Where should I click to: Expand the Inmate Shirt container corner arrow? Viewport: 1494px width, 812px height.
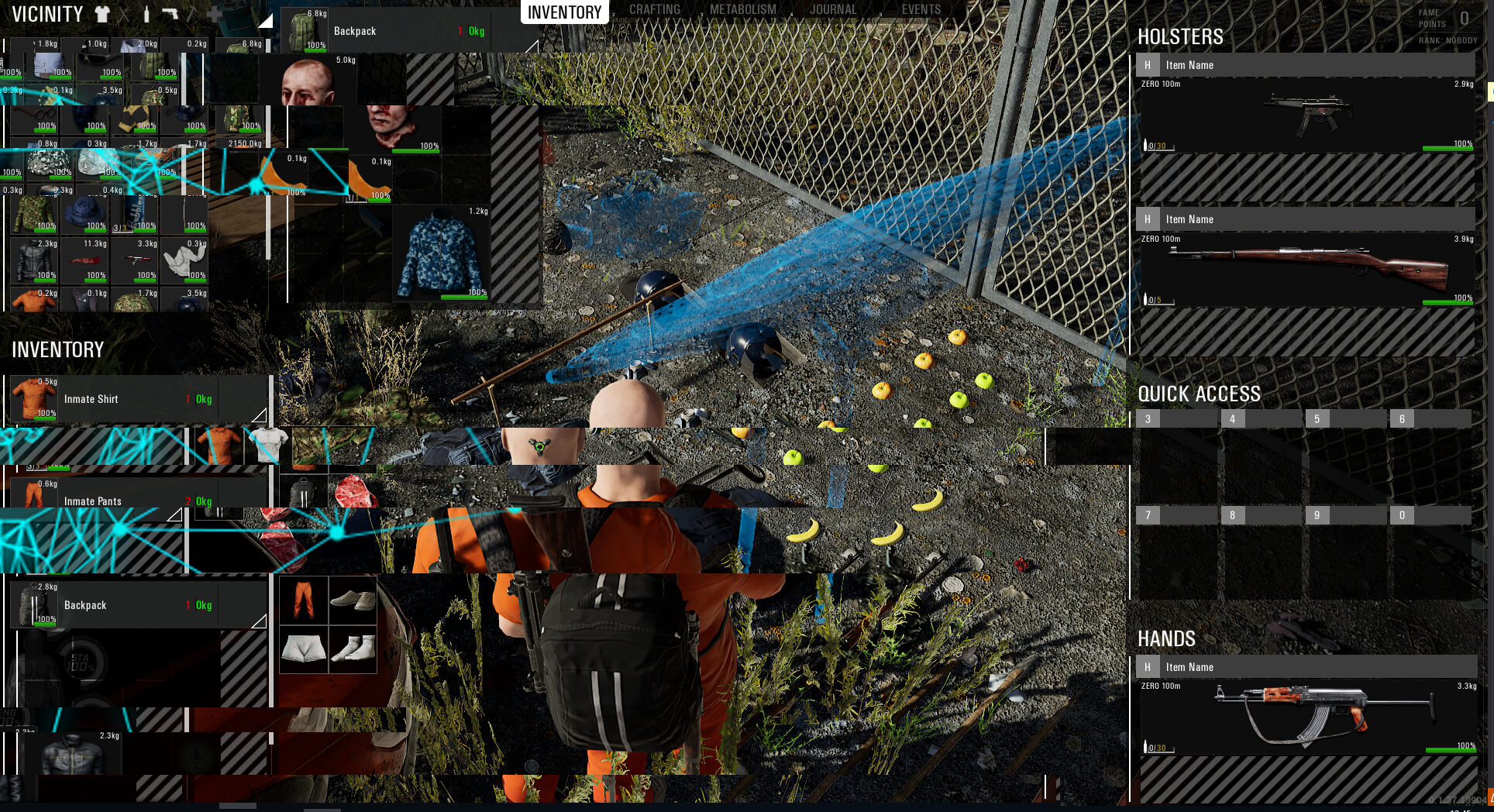pos(260,415)
